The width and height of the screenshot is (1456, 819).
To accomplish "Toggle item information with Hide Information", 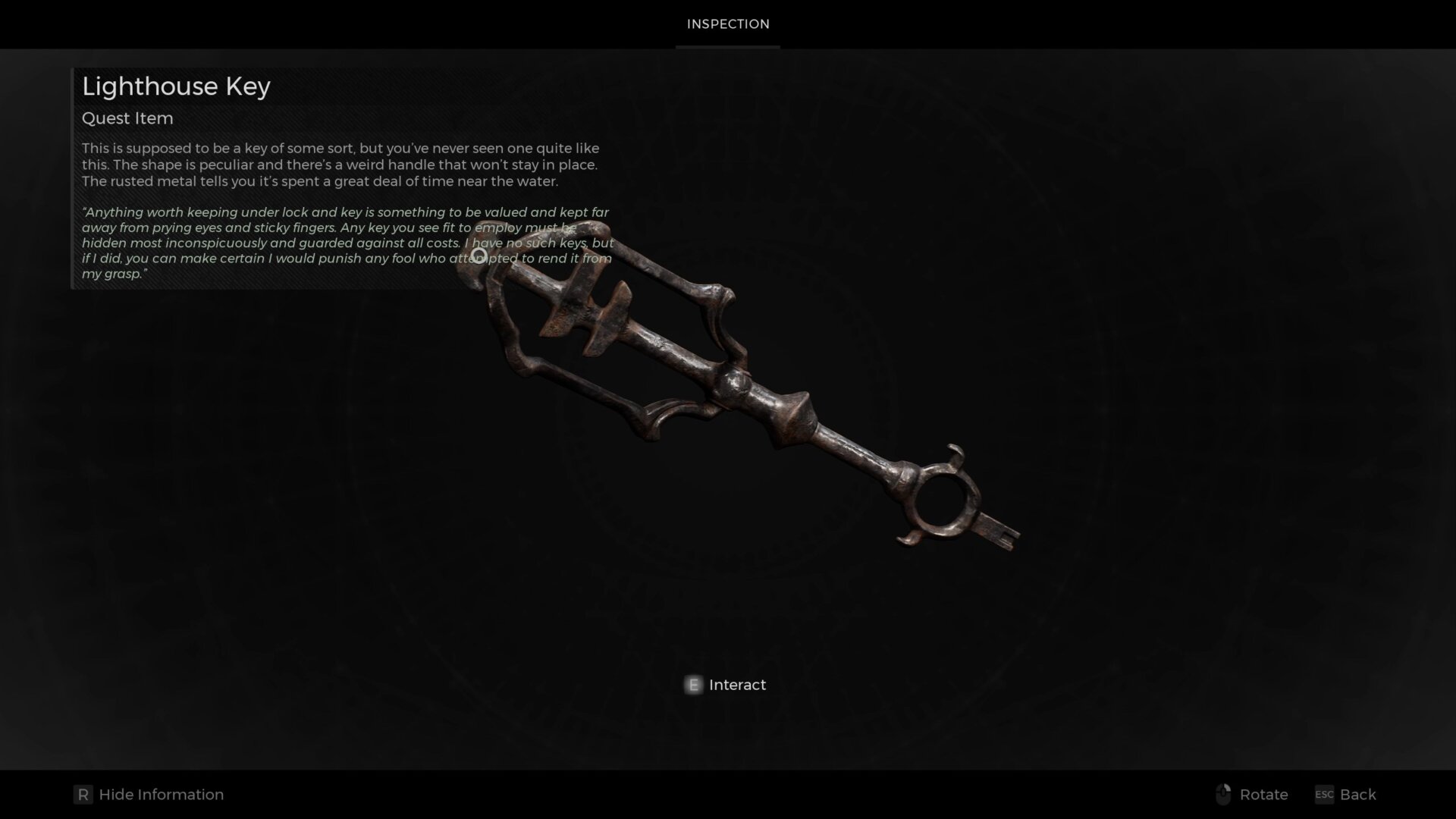I will coord(160,795).
